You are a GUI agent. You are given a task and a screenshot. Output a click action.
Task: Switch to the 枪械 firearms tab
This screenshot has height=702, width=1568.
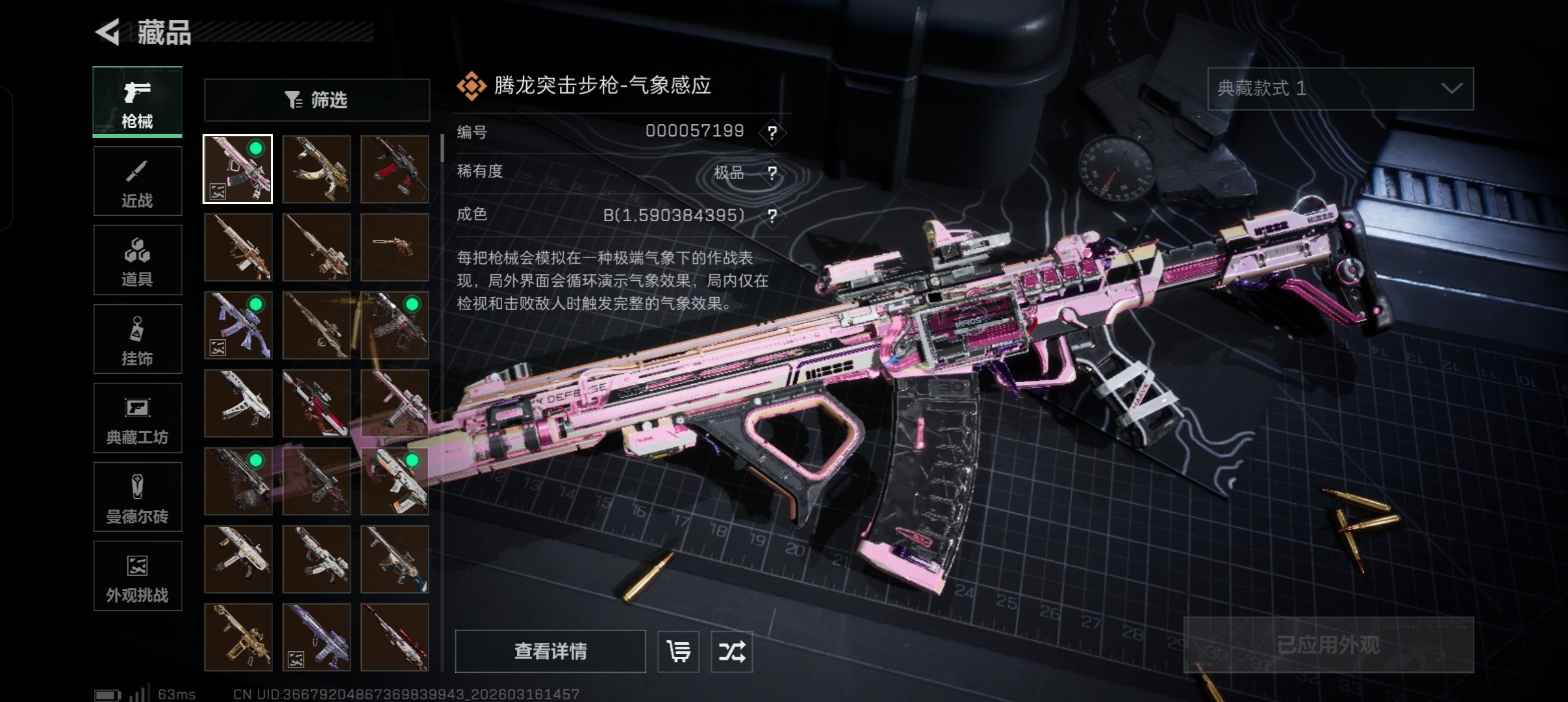coord(137,102)
